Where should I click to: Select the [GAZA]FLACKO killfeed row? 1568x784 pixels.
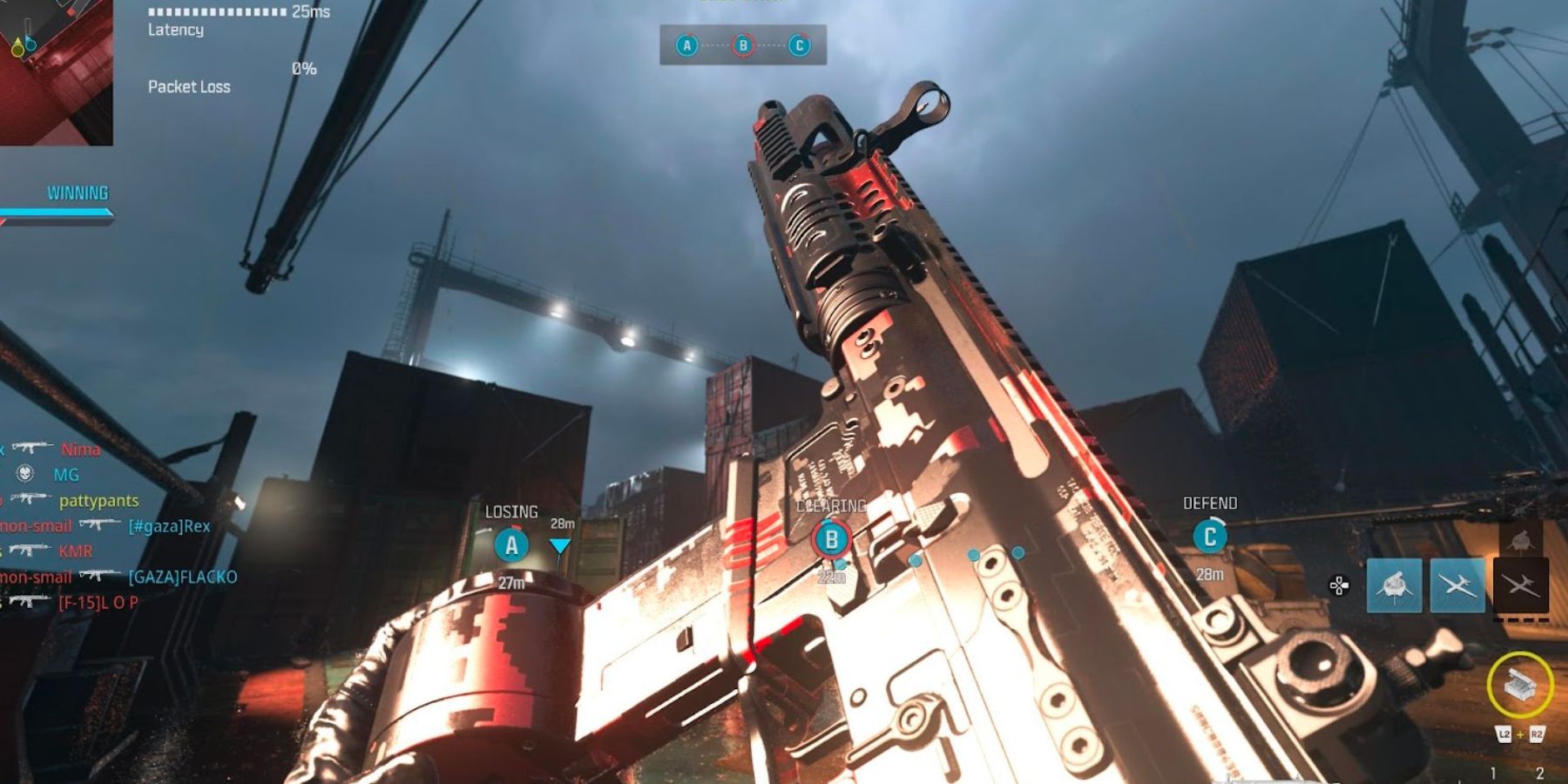coord(182,577)
